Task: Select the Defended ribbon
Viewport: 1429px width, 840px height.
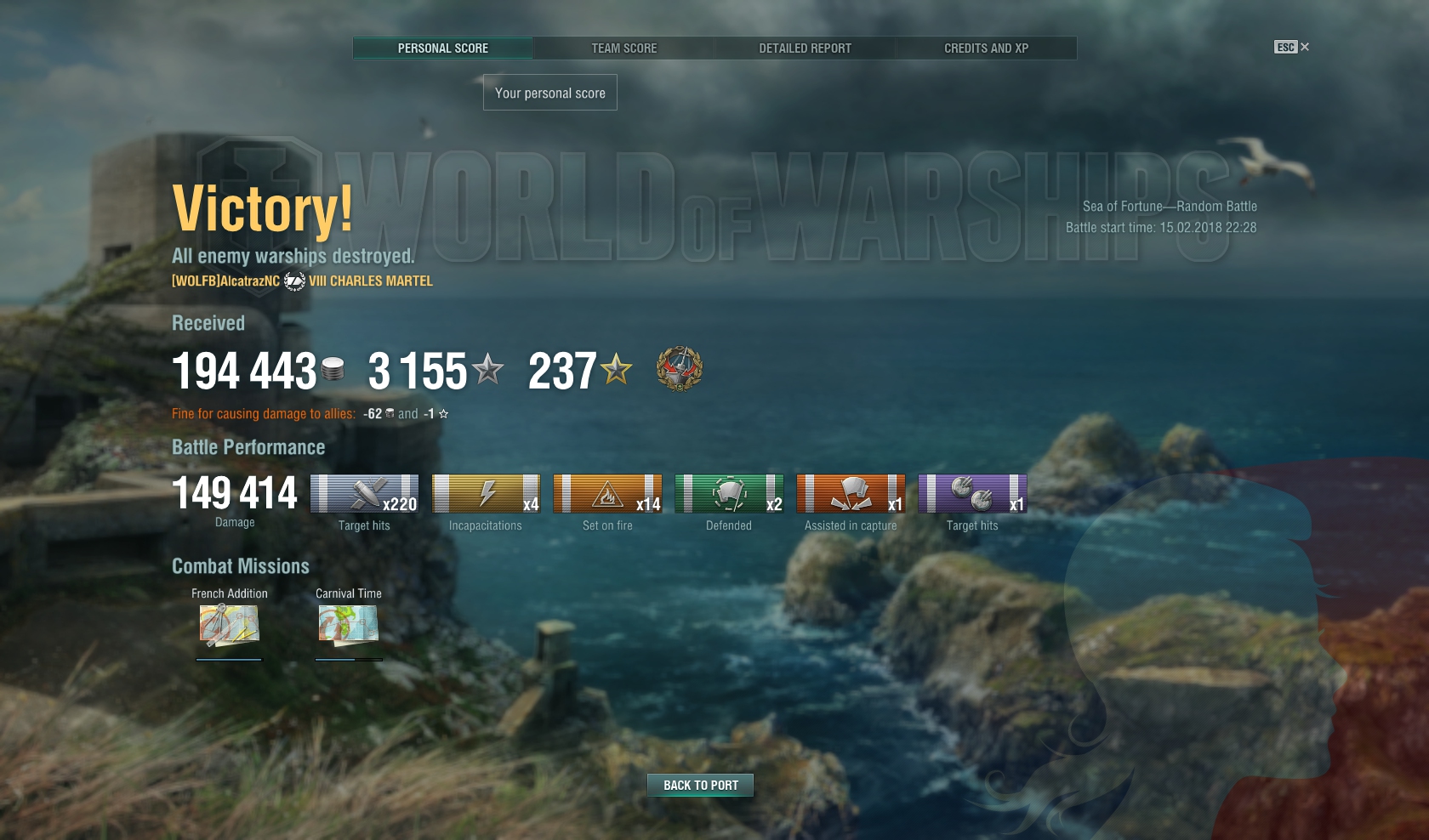Action: coord(729,494)
